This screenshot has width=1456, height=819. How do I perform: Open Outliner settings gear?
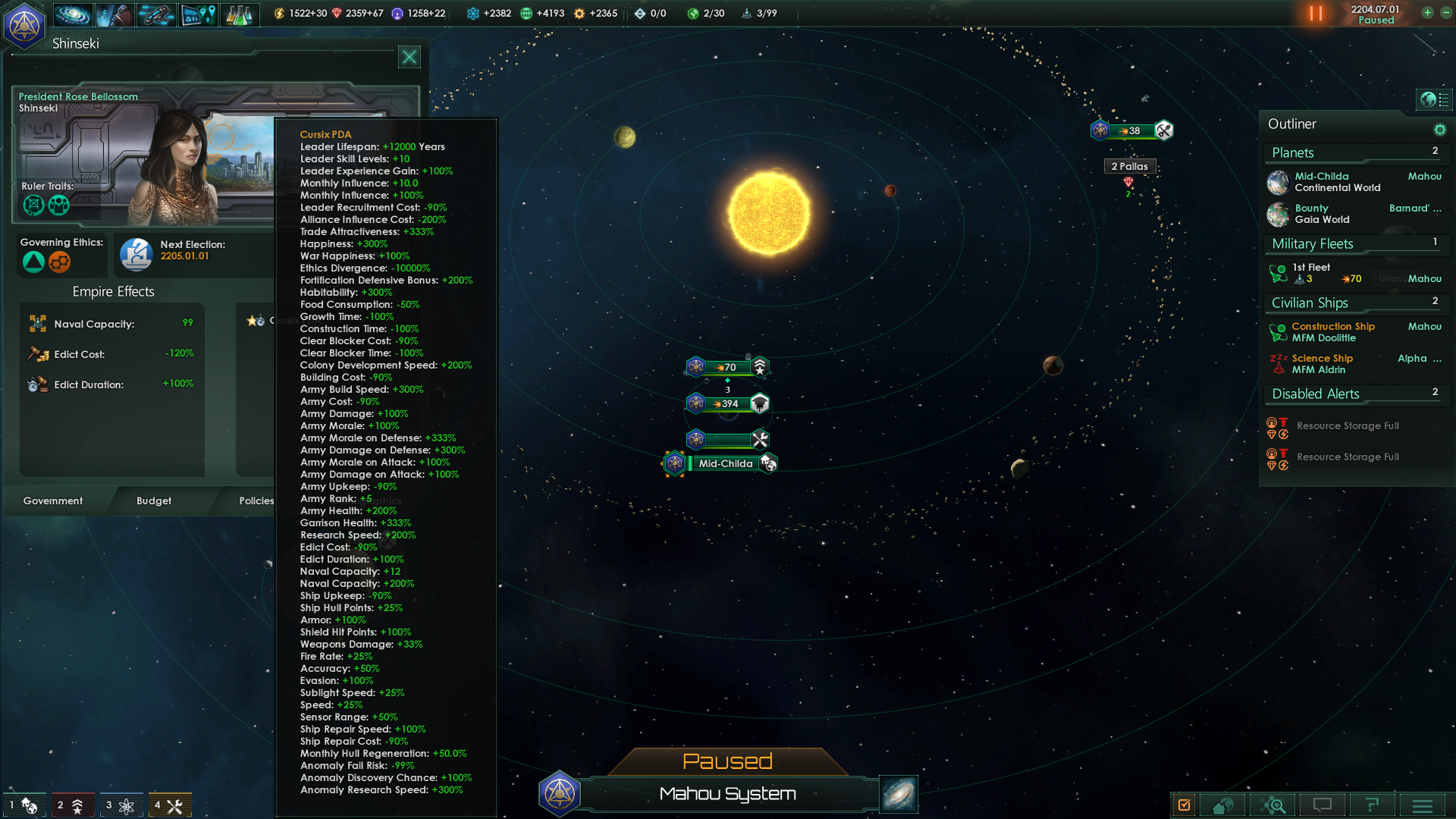1439,130
